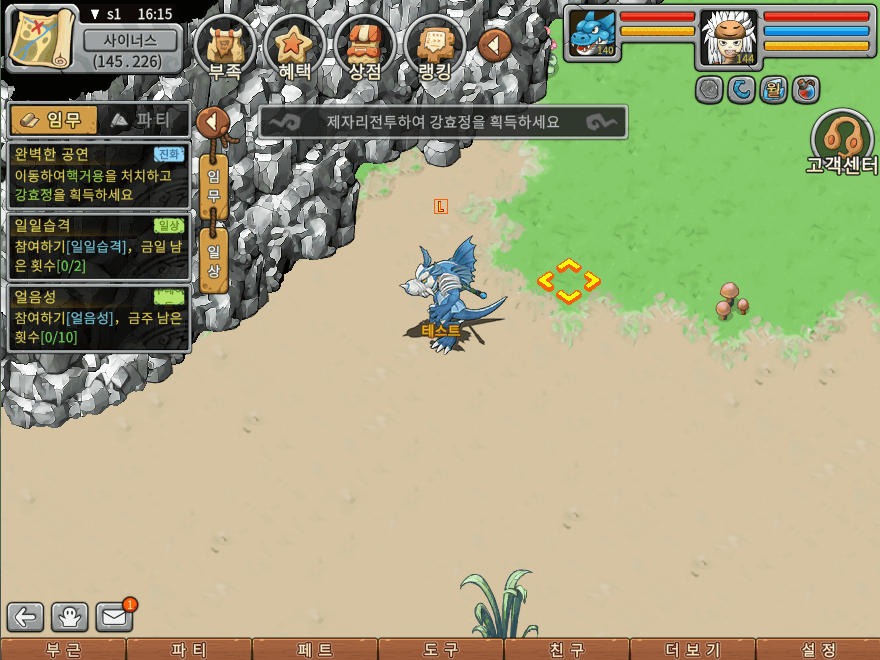880x660 pixels.
Task: Select the 일일습격 daily raid quest
Action: 98,245
